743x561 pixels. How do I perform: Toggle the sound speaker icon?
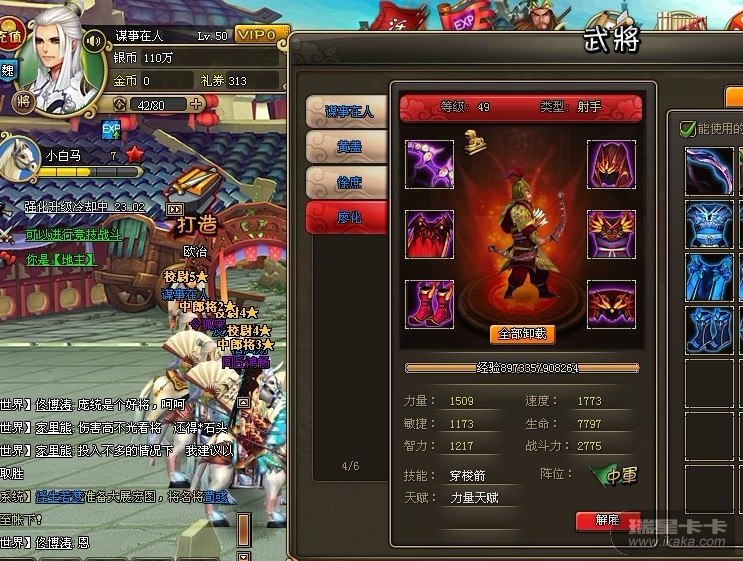coord(95,41)
